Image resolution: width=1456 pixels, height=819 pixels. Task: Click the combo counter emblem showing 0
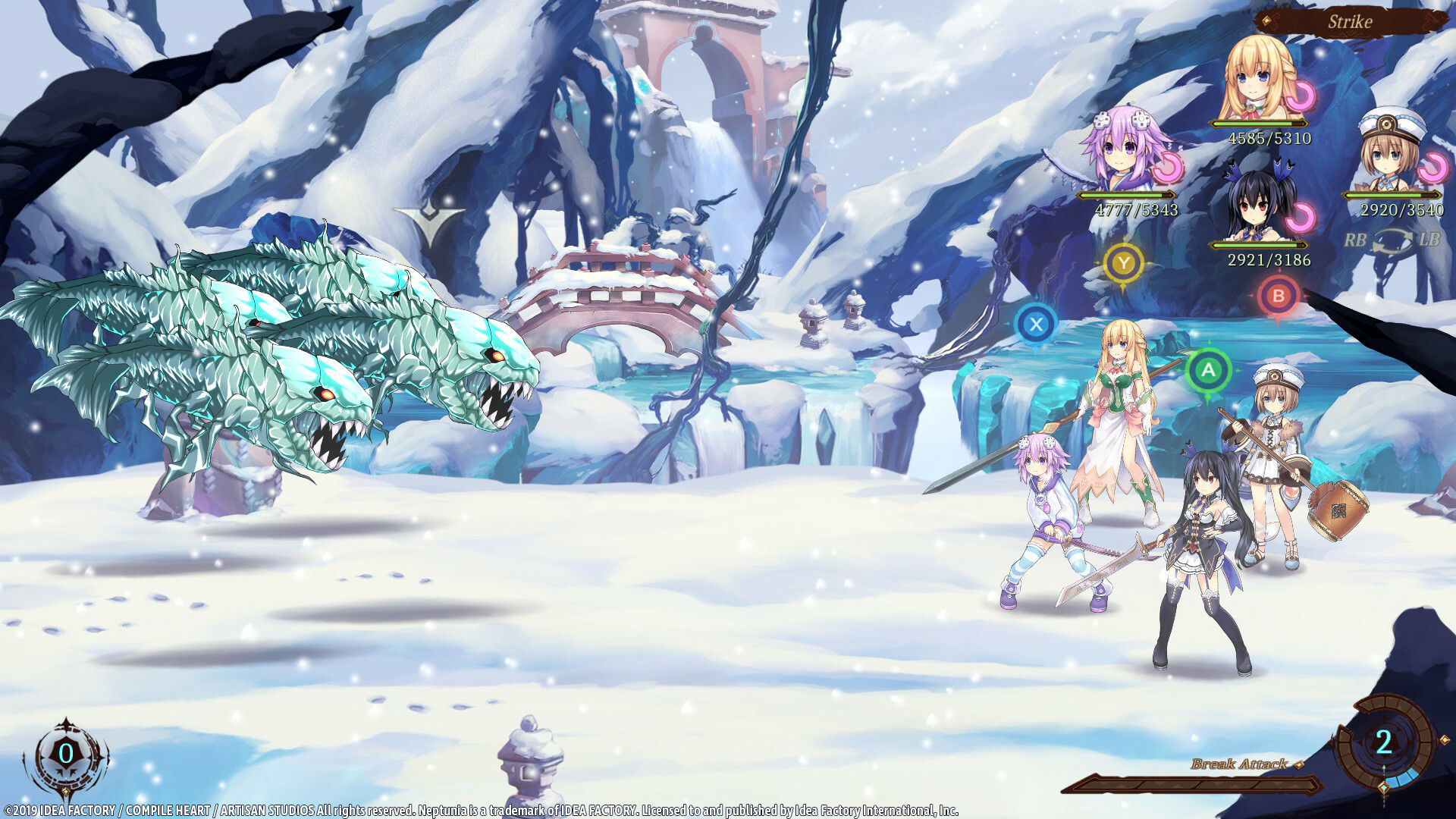tap(67, 753)
